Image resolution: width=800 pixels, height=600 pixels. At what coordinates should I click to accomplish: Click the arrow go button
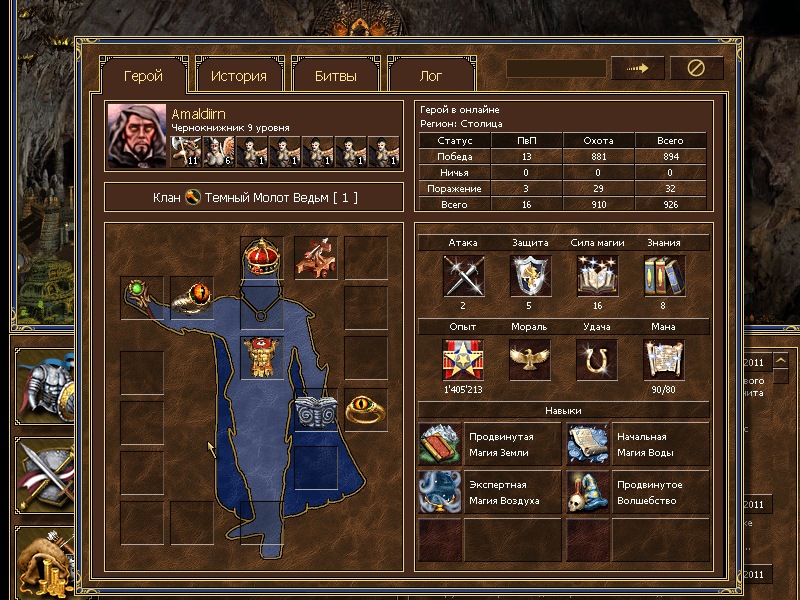click(x=638, y=68)
